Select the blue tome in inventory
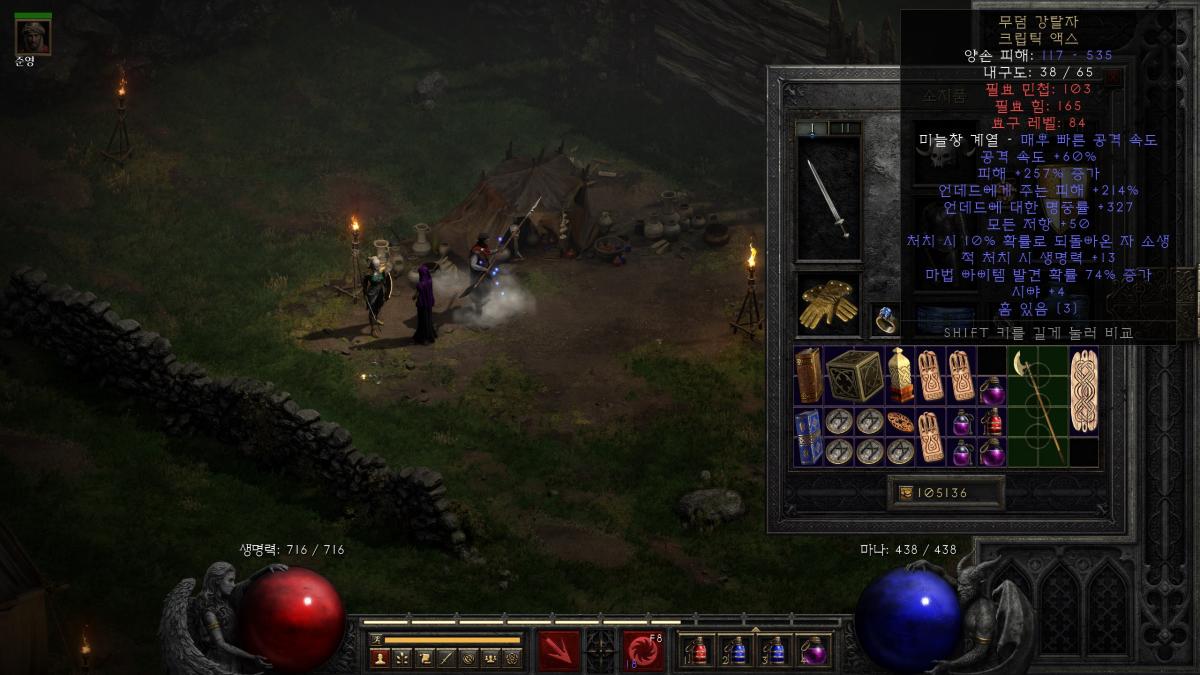 (x=809, y=437)
